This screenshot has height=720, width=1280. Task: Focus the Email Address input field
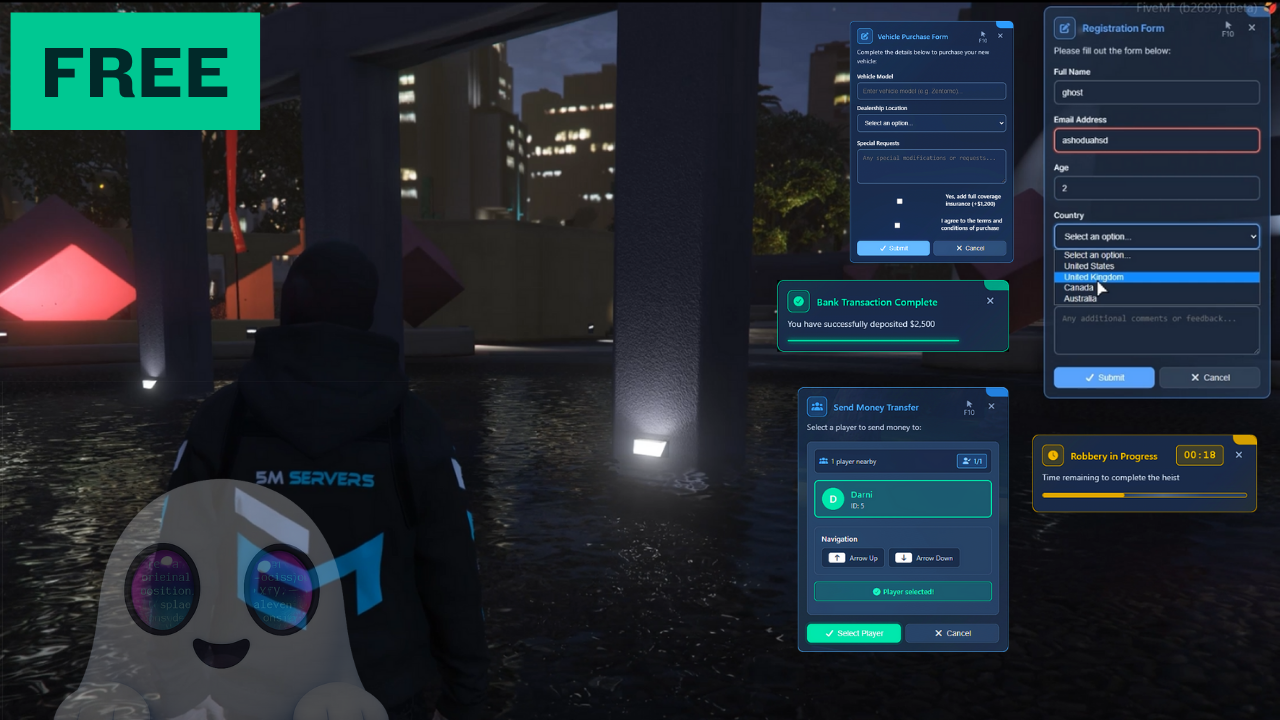click(x=1156, y=140)
